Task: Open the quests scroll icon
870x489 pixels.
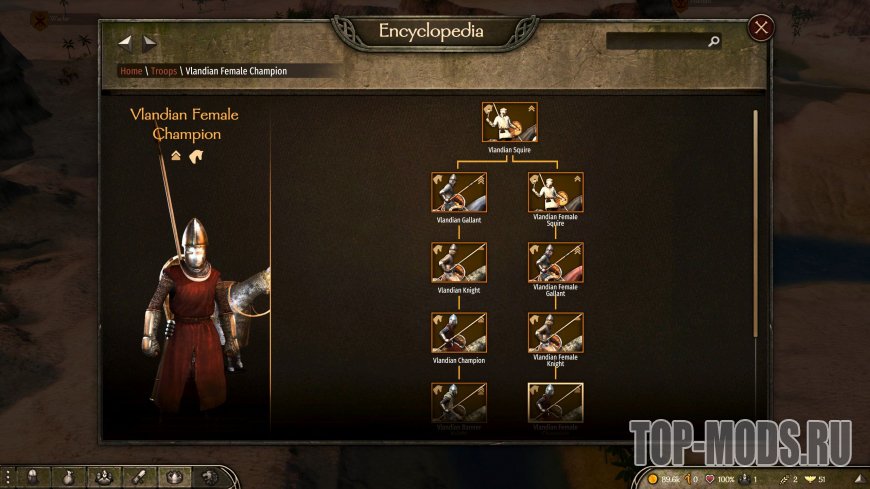Action: (139, 477)
